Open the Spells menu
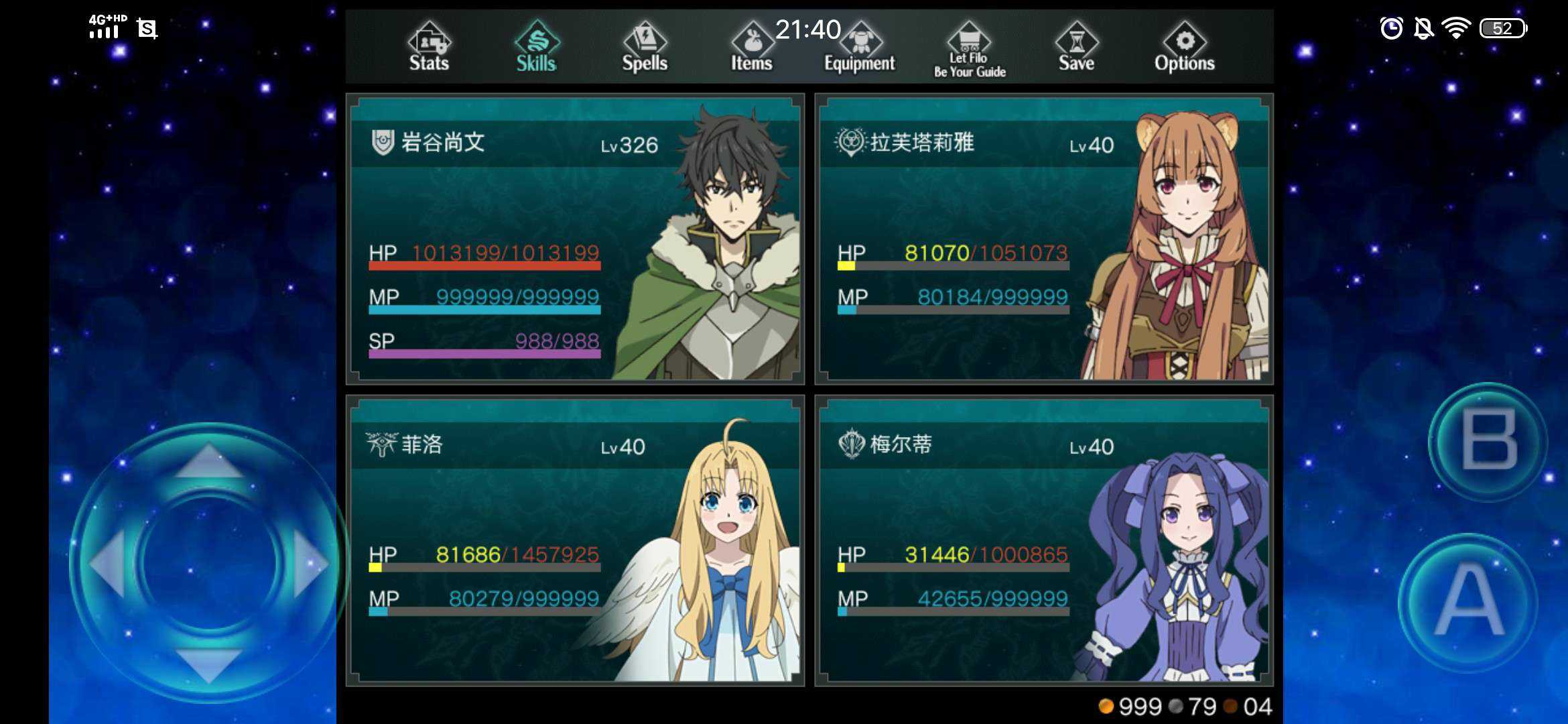Image resolution: width=1568 pixels, height=724 pixels. coord(645,47)
